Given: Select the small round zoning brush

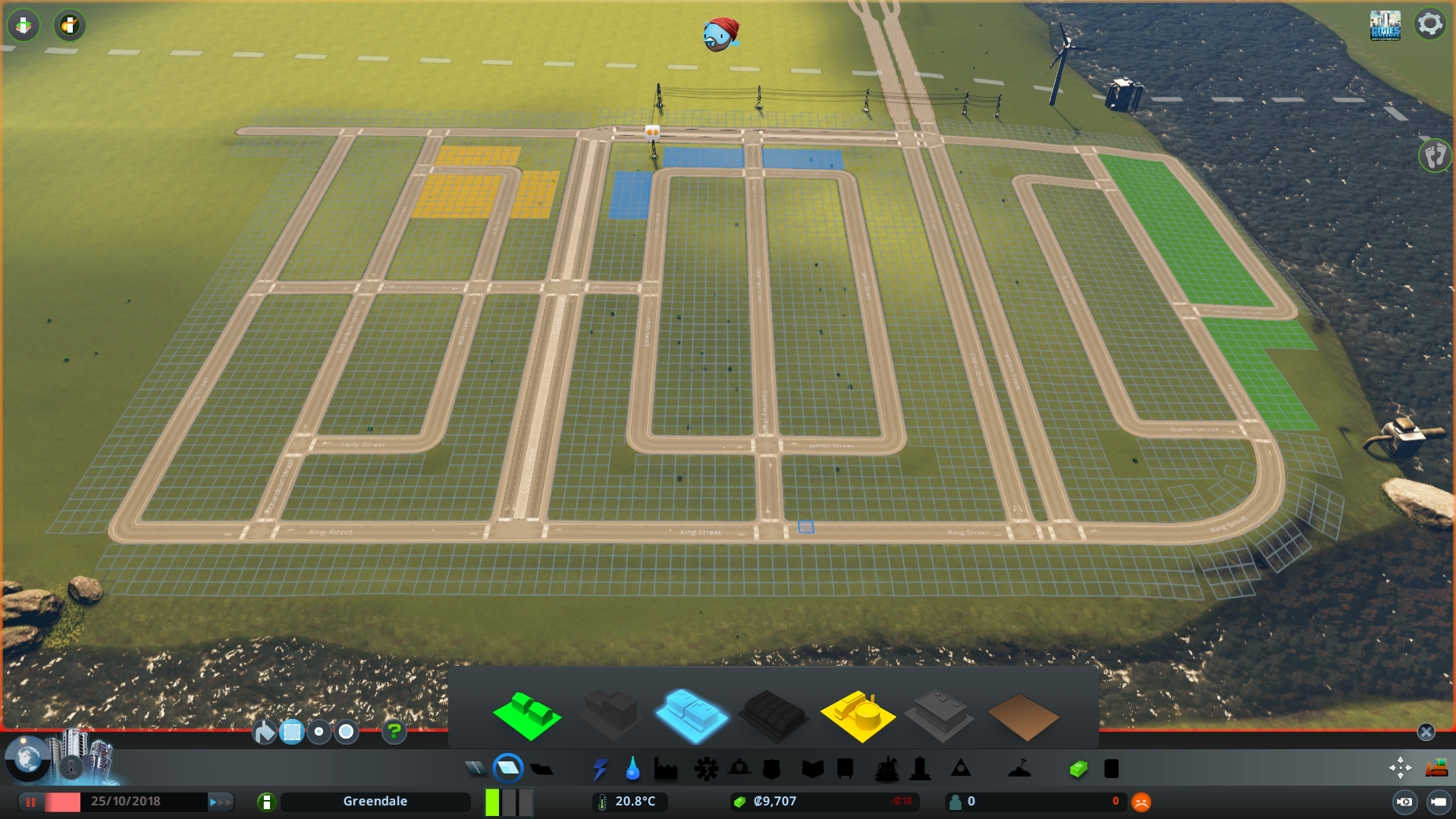Looking at the screenshot, I should click(318, 732).
